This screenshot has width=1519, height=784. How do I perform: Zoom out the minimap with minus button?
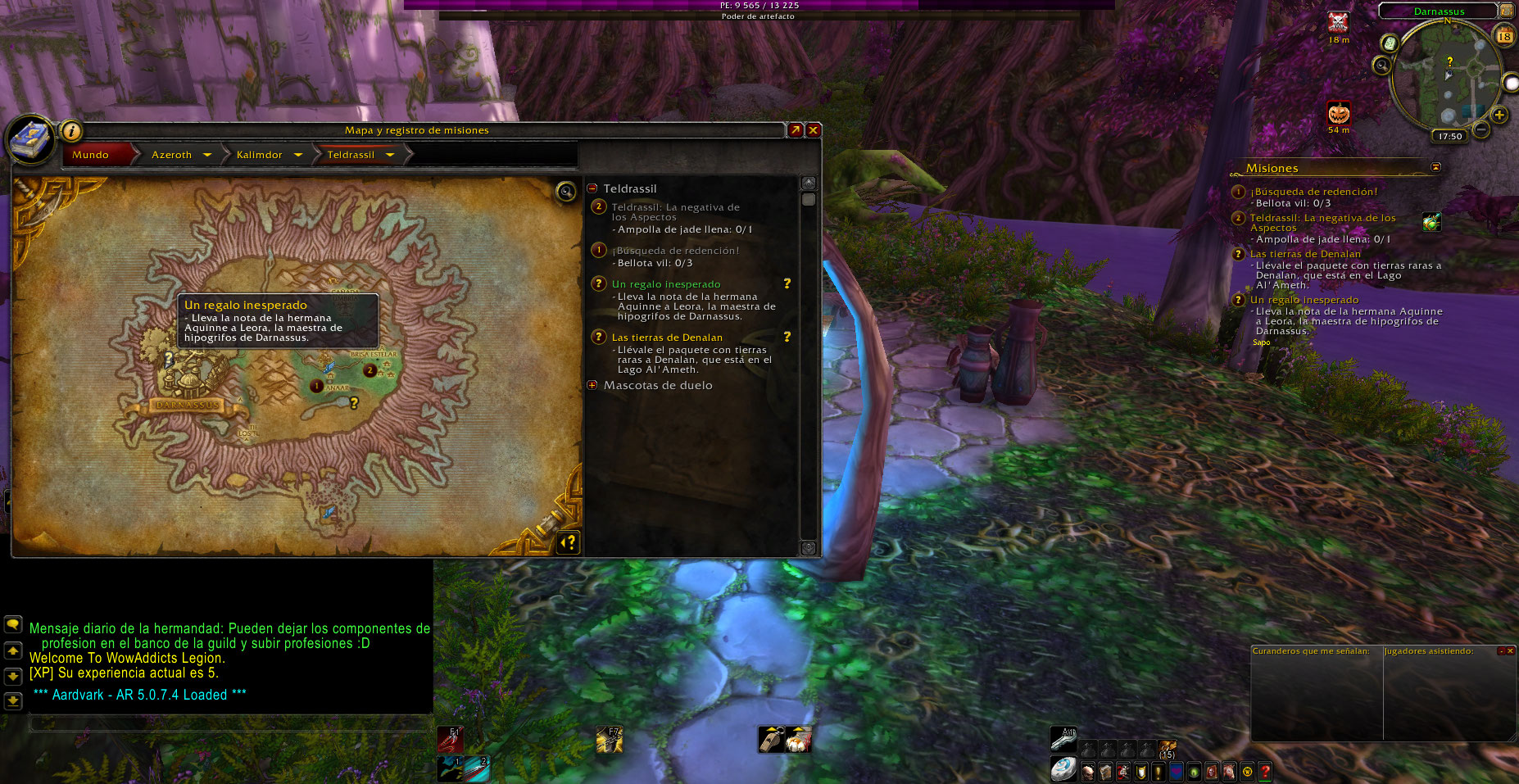pos(1481,129)
